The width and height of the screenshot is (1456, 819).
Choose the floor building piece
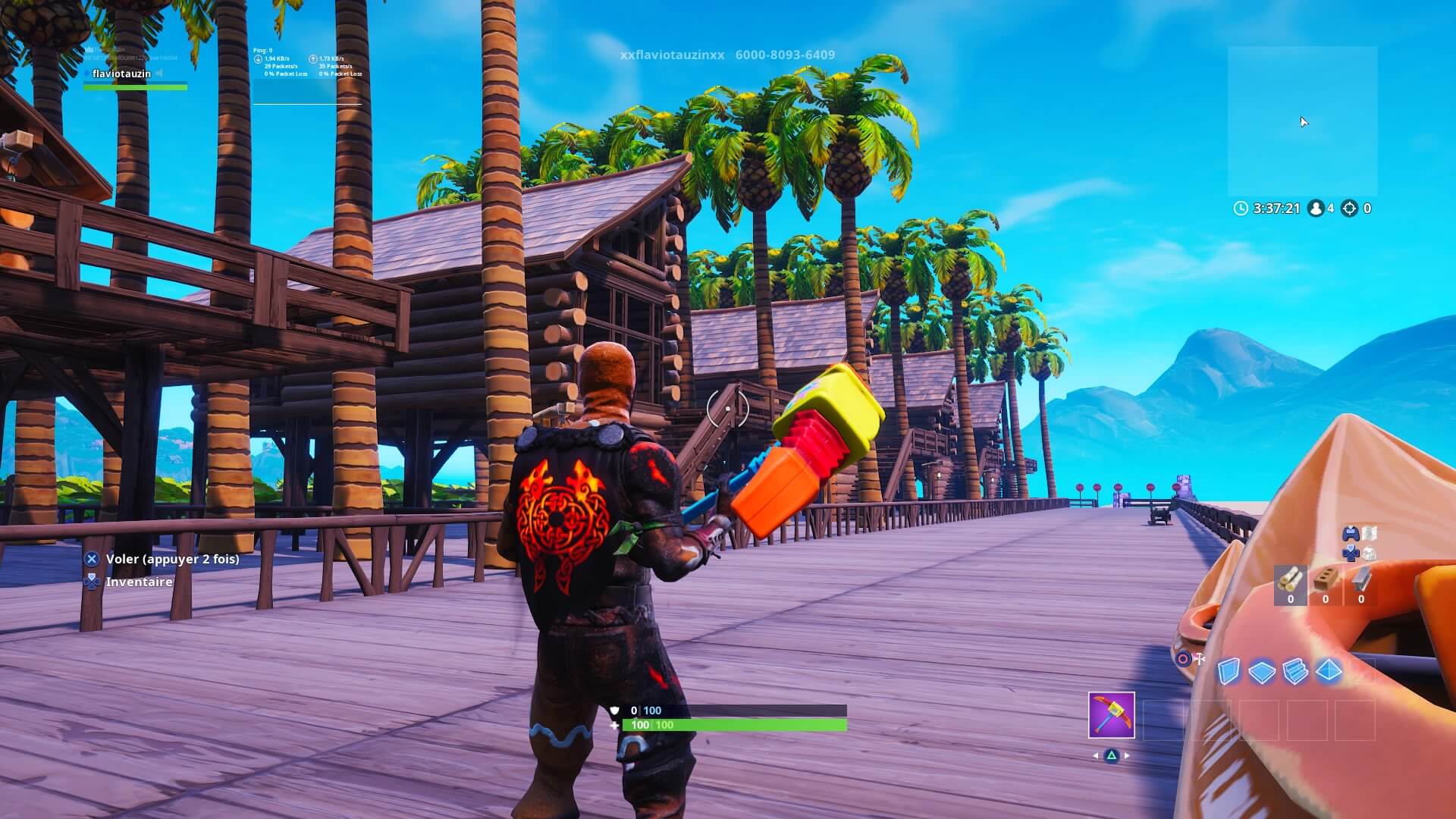pos(1262,670)
